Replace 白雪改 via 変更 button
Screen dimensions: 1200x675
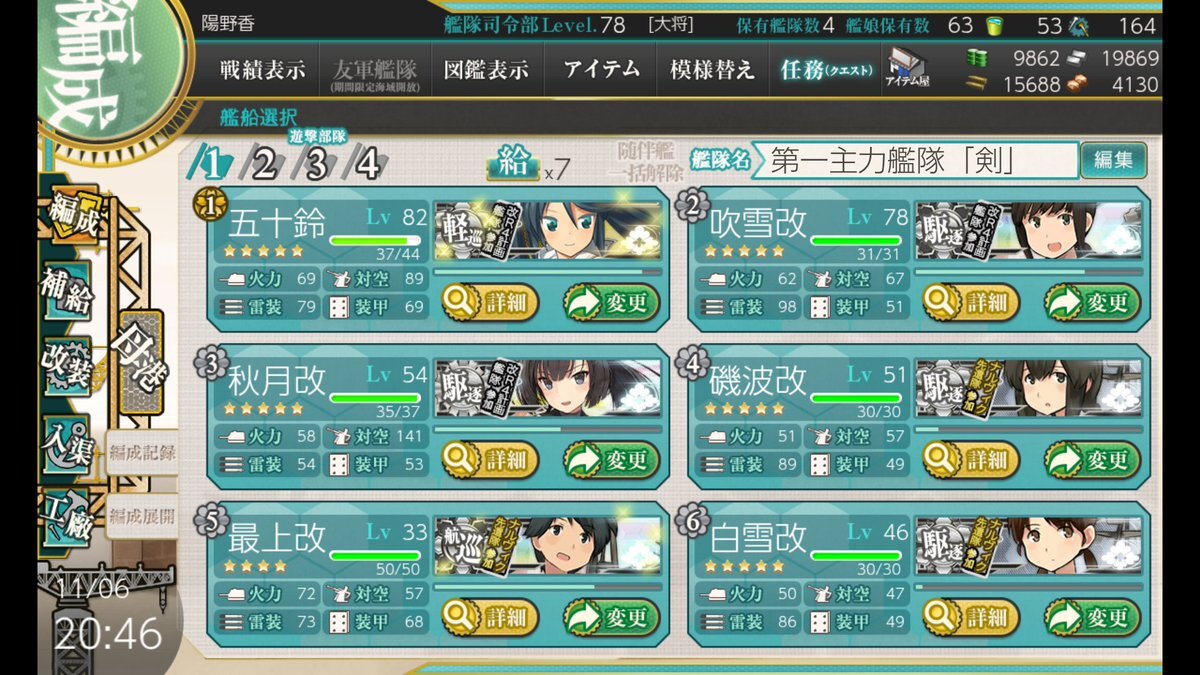click(x=1092, y=616)
